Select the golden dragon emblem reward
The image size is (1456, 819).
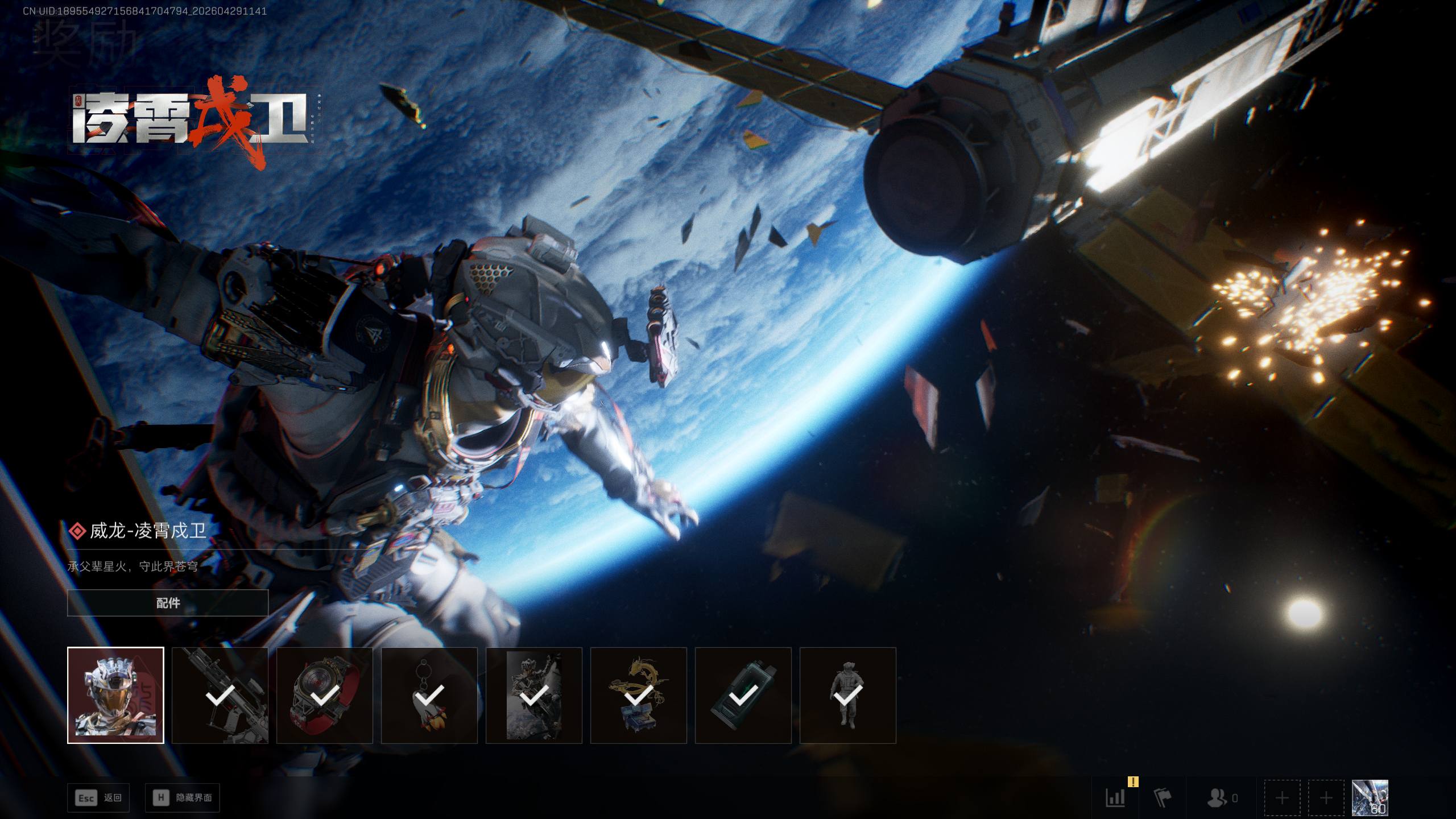point(639,695)
